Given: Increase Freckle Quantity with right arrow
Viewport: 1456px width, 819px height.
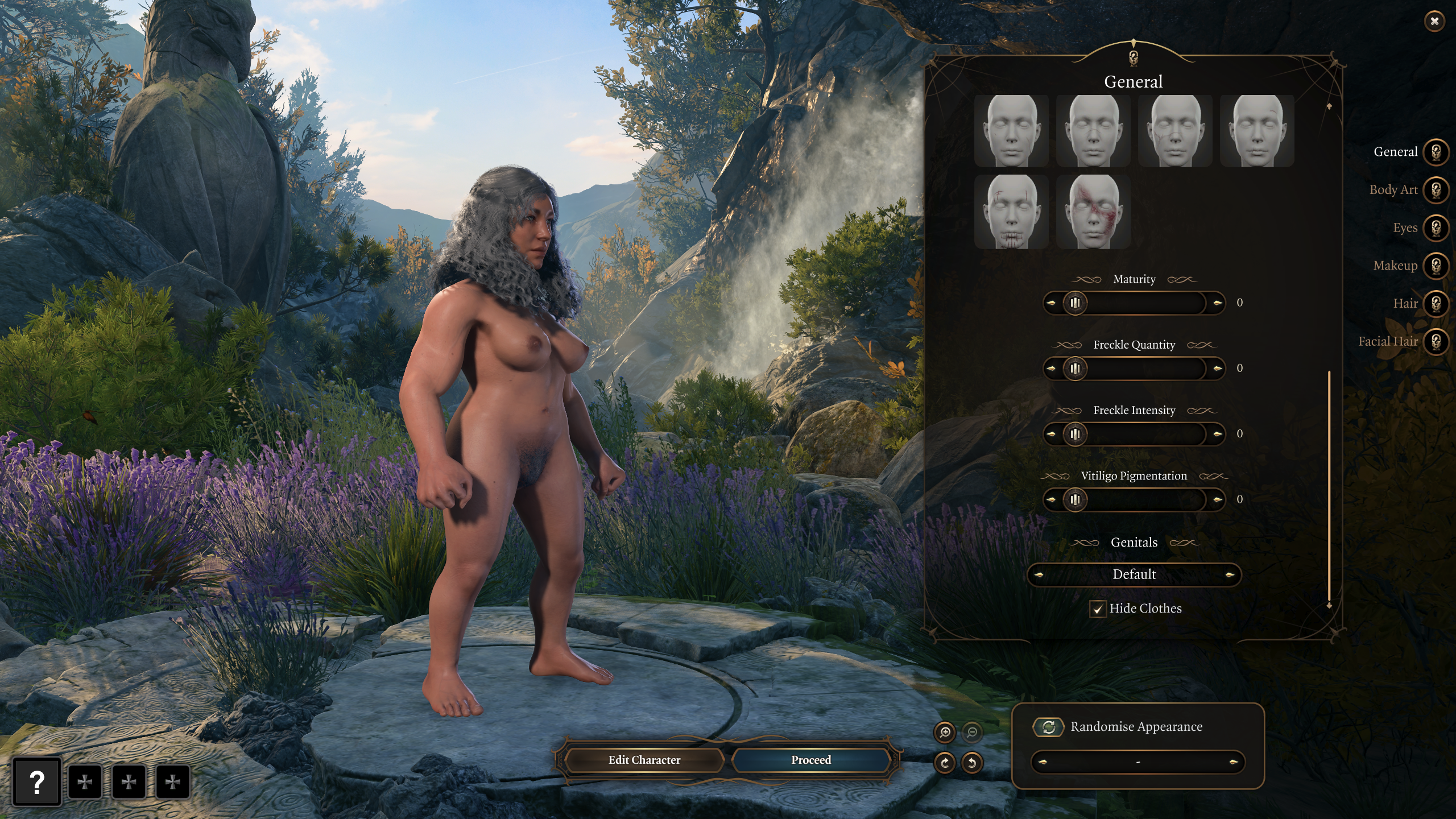Looking at the screenshot, I should click(1217, 369).
